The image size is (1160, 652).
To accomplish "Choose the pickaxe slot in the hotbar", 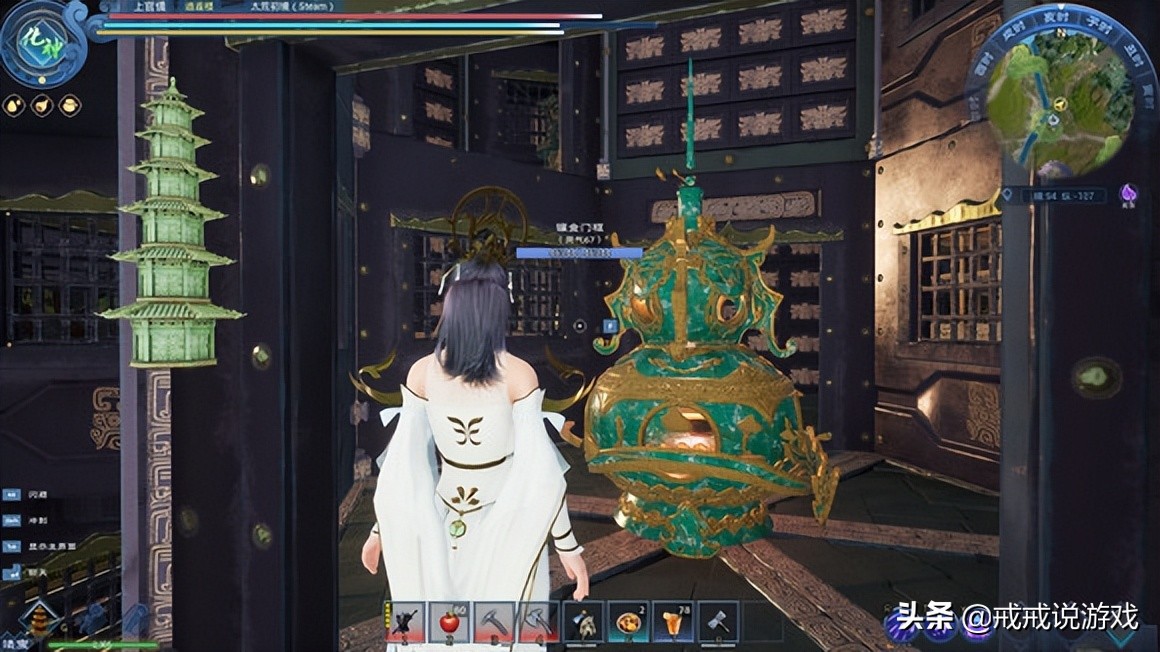I will (493, 622).
